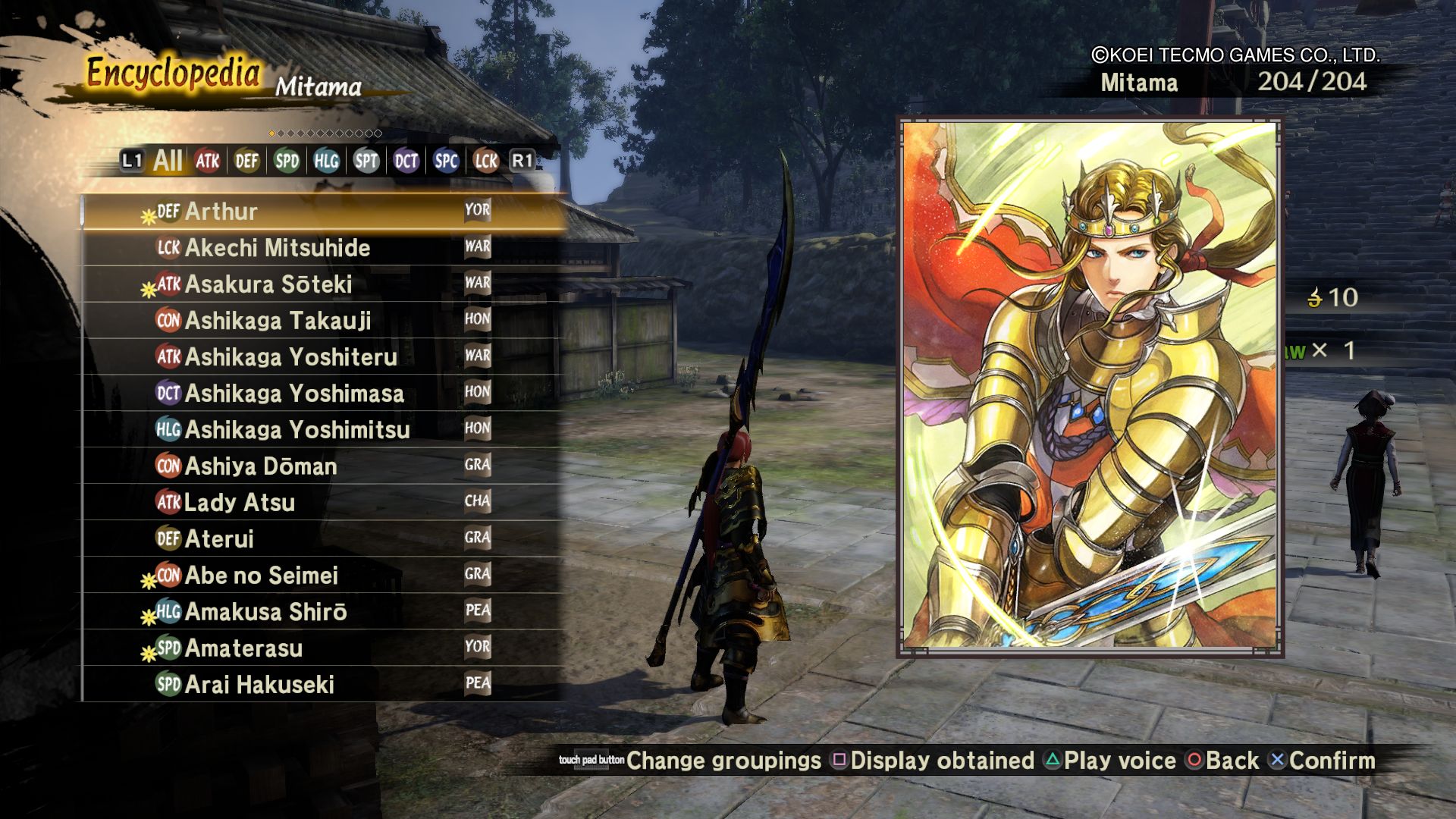
Task: Switch to the ATK filter tab
Action: [207, 161]
